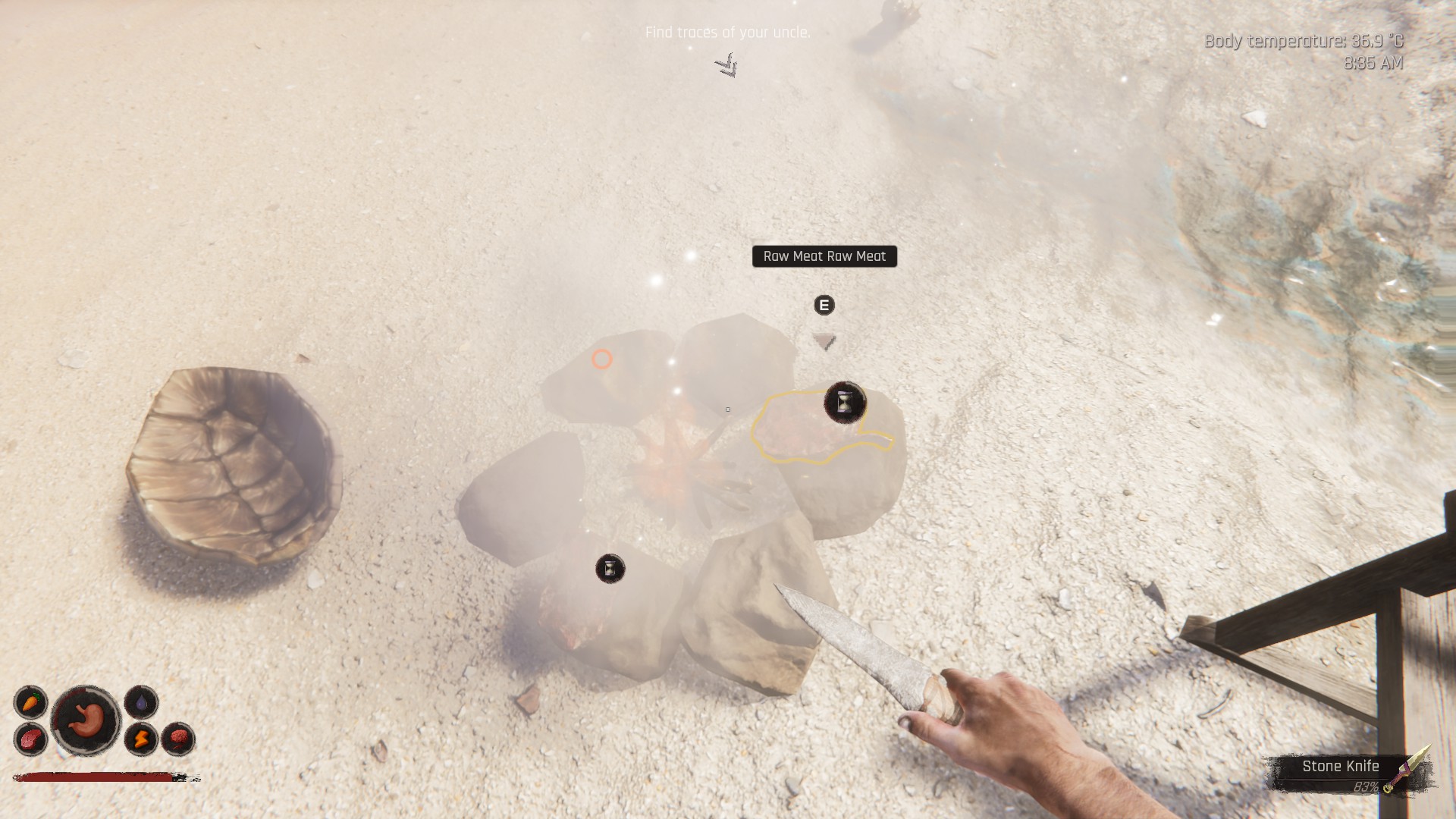
Task: Click the carrot carbohydrates icon
Action: click(x=30, y=703)
